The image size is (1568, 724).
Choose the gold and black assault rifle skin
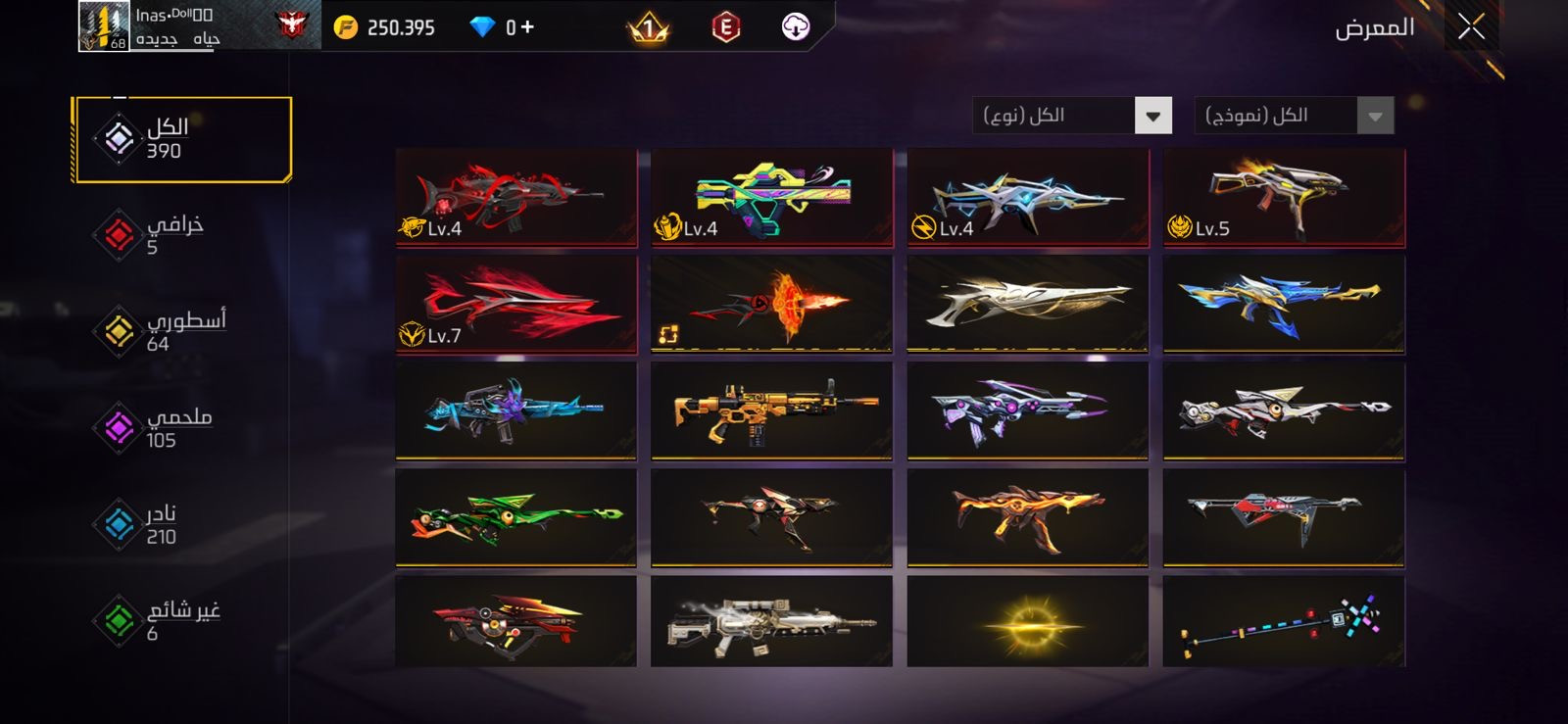click(x=771, y=410)
